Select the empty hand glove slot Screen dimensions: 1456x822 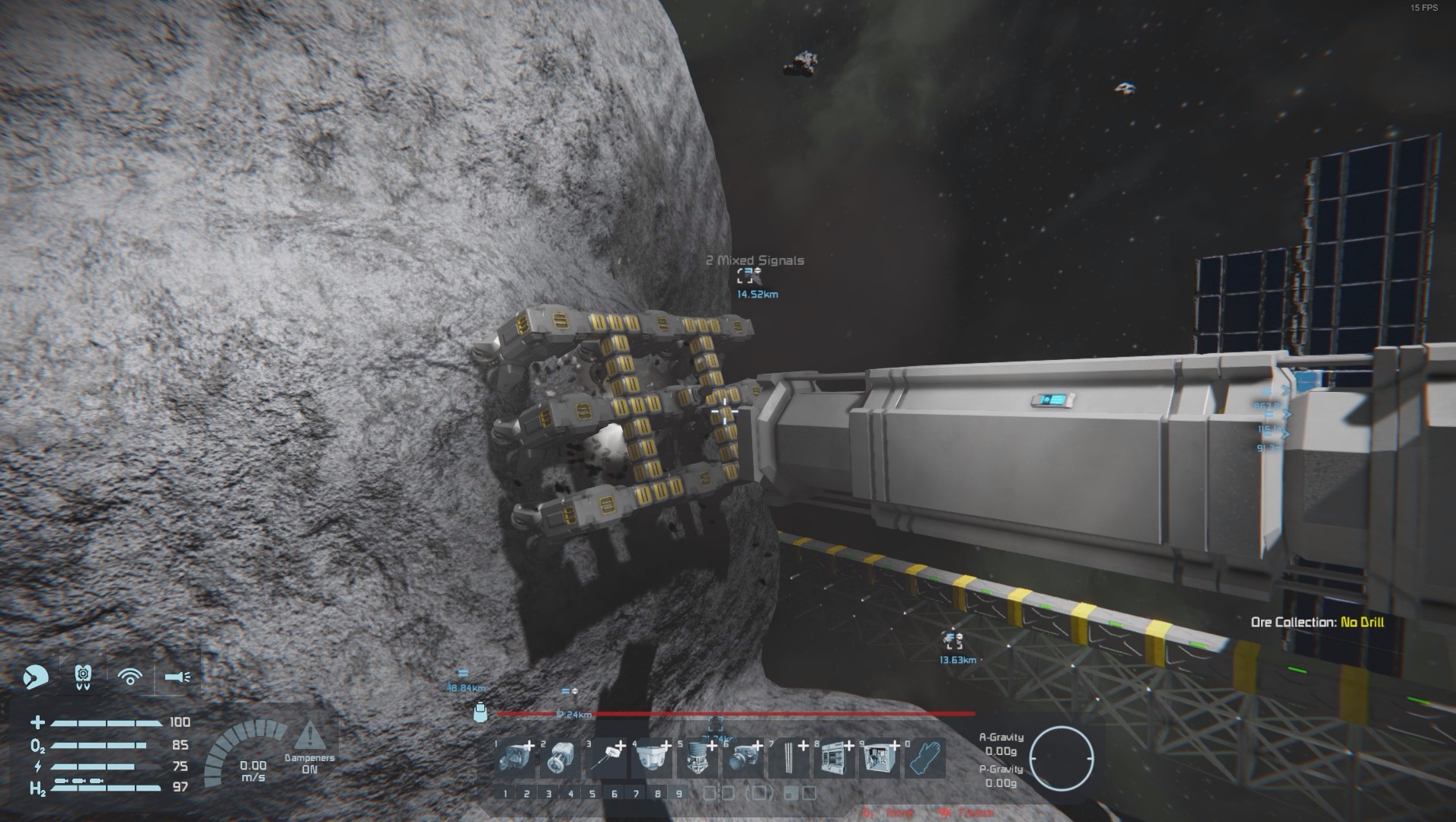coord(925,759)
